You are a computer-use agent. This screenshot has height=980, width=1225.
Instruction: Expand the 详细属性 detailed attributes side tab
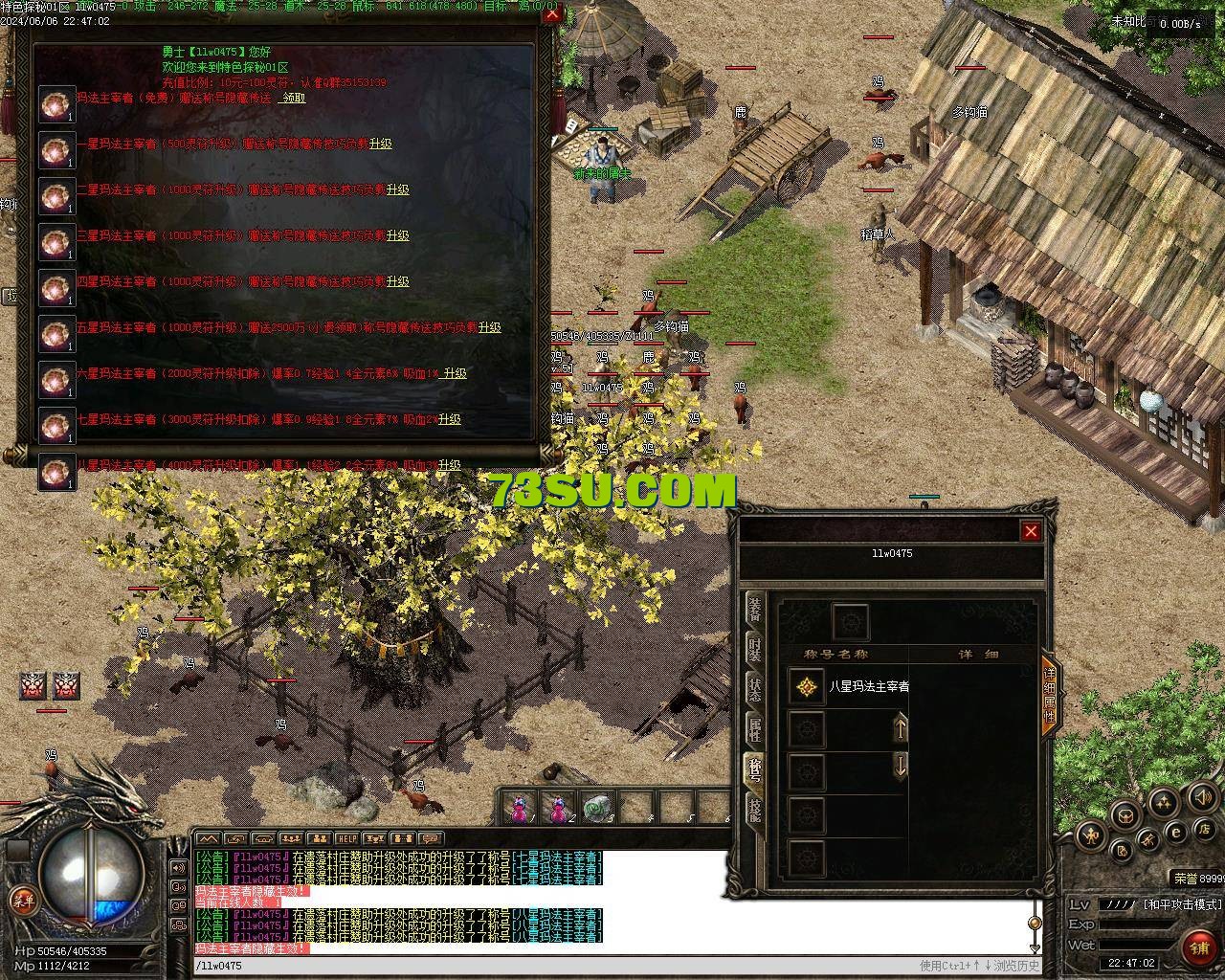click(x=1049, y=695)
